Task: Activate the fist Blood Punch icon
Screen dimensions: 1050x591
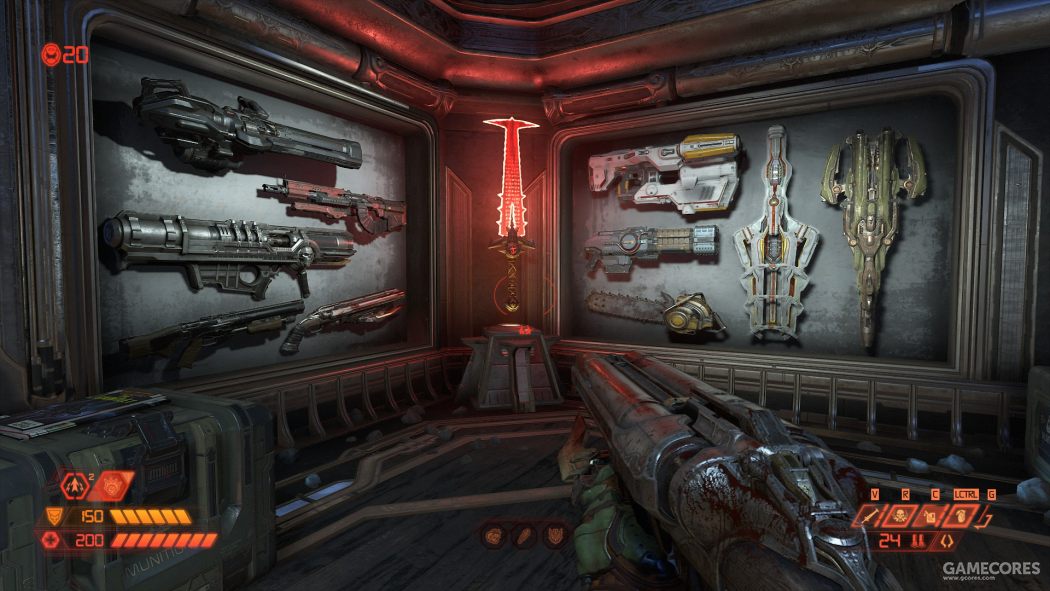Action: pos(961,517)
